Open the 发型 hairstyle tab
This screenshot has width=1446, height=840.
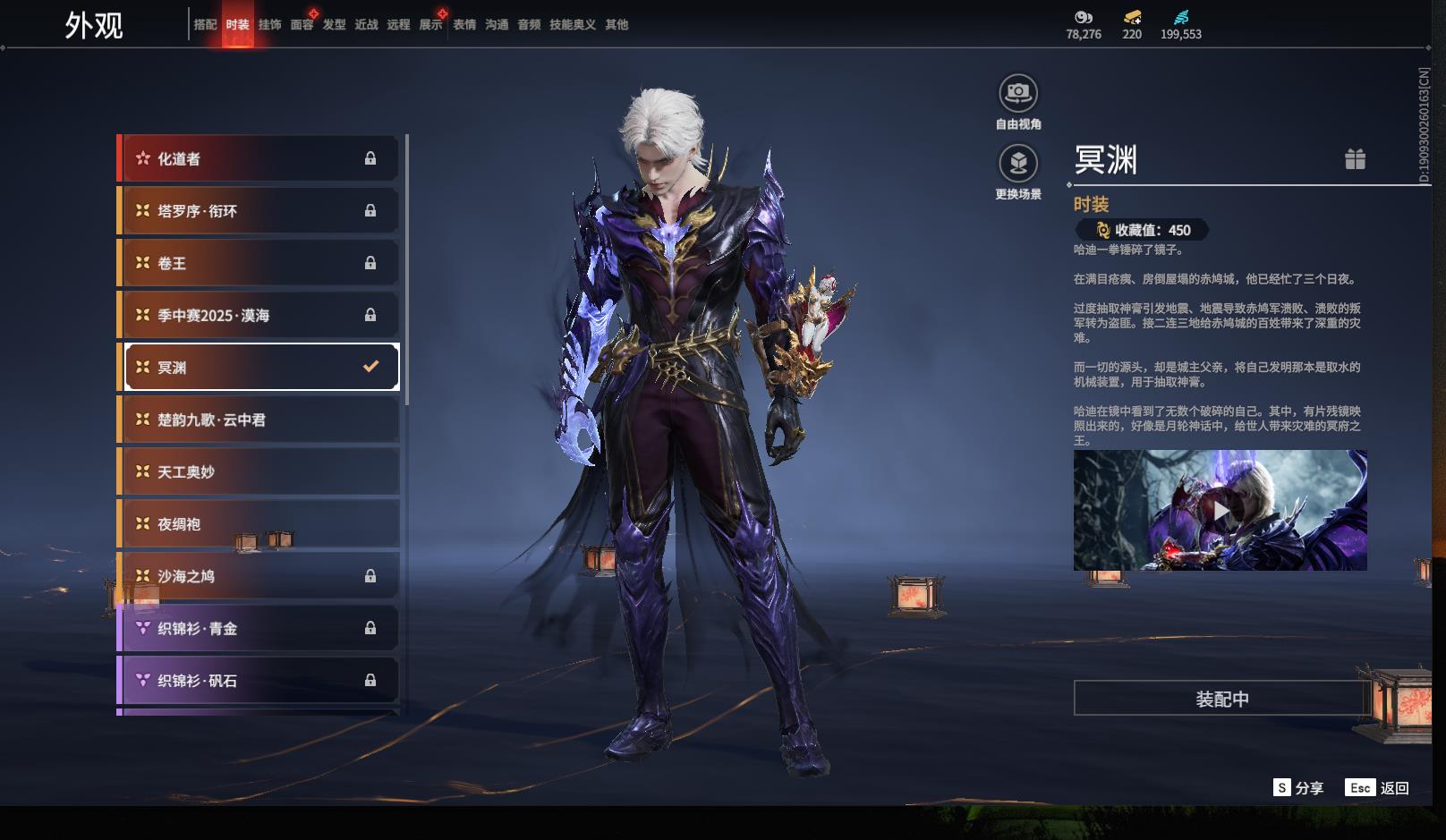coord(334,25)
